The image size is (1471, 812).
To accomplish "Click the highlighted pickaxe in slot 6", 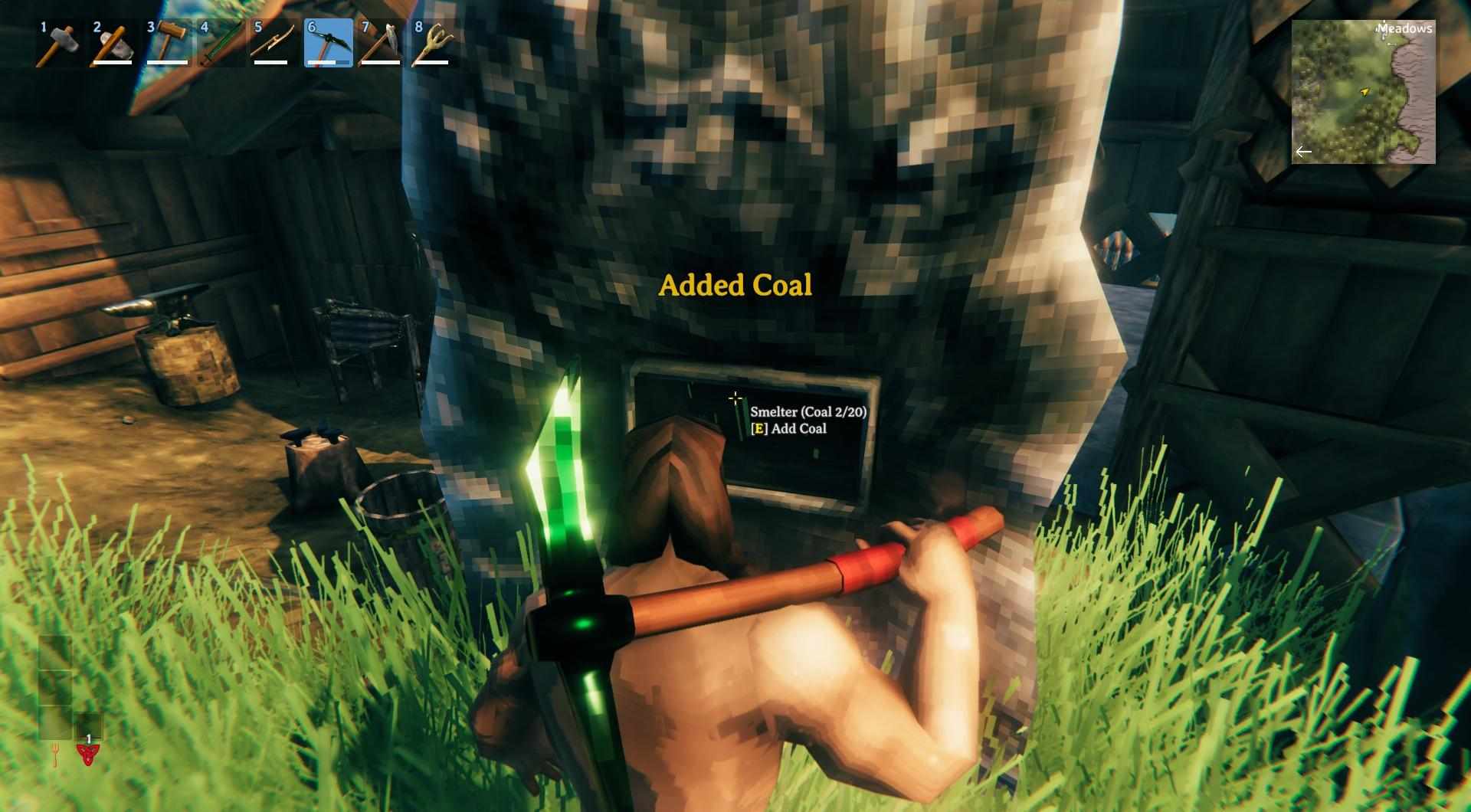I will [x=329, y=44].
